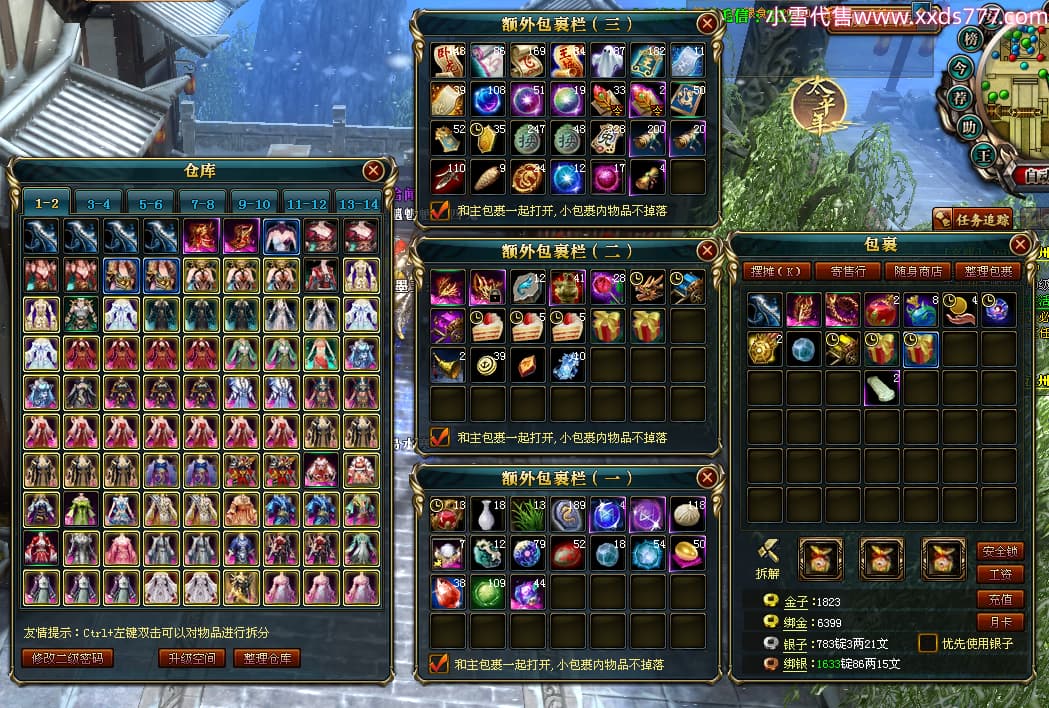Click the 安全锁 safety lock button
Screen dimensions: 1049x708
coord(999,551)
